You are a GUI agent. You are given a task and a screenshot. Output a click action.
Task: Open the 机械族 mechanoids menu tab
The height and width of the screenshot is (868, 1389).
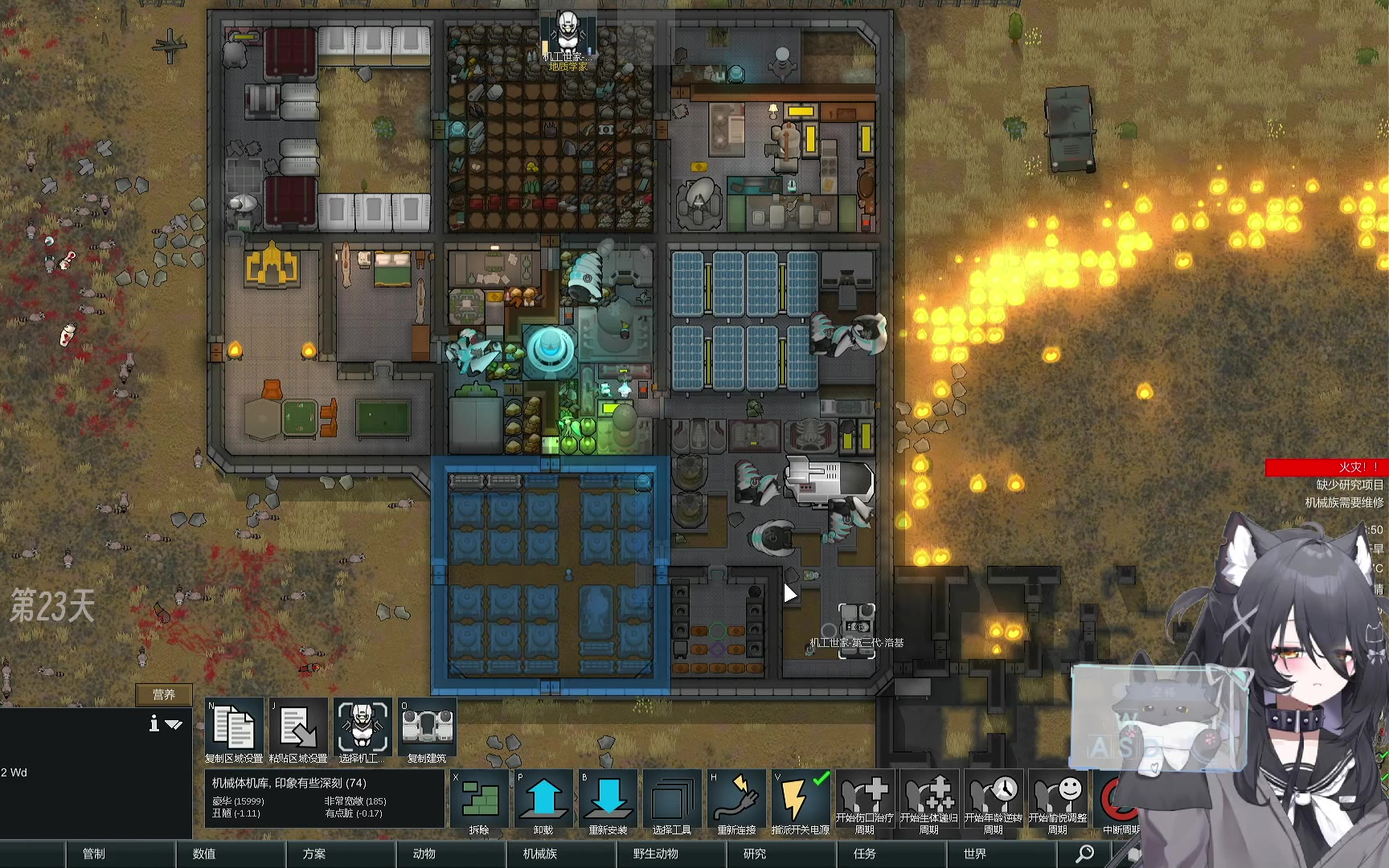click(x=540, y=854)
